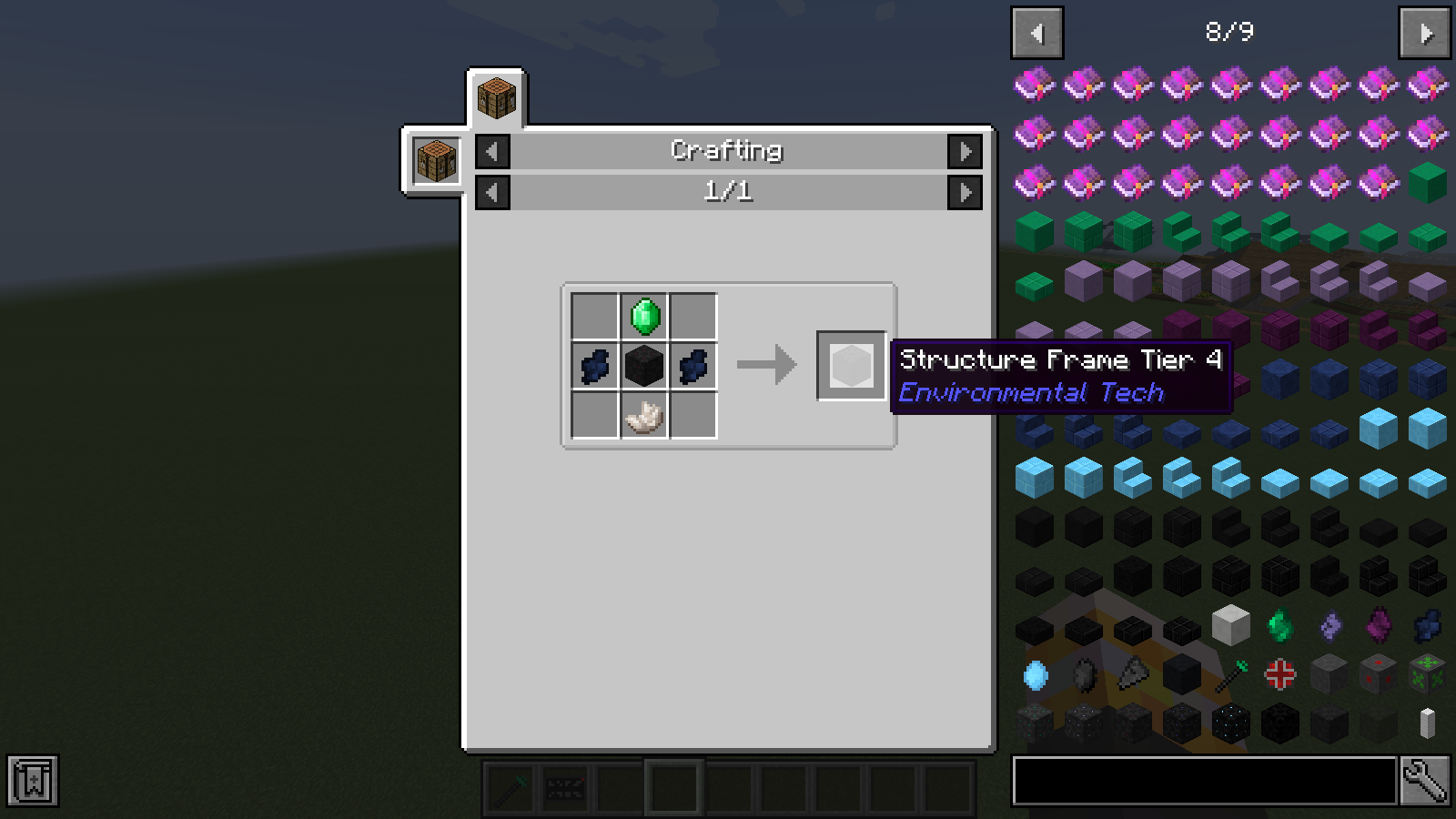This screenshot has height=819, width=1456.
Task: Select the Structure Frame Tier 4 output item
Action: (850, 366)
